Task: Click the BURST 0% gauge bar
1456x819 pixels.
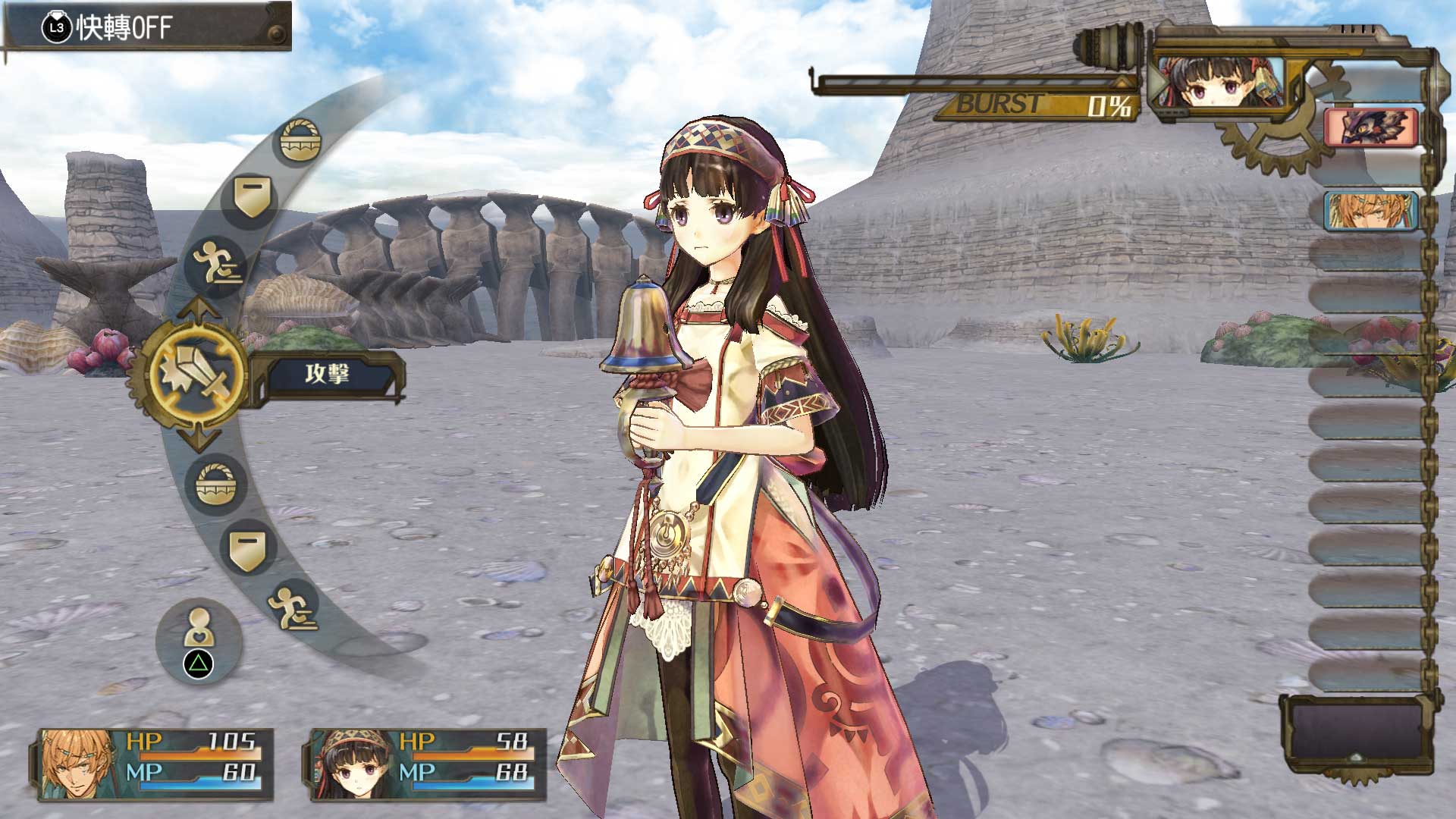Action: [x=963, y=83]
